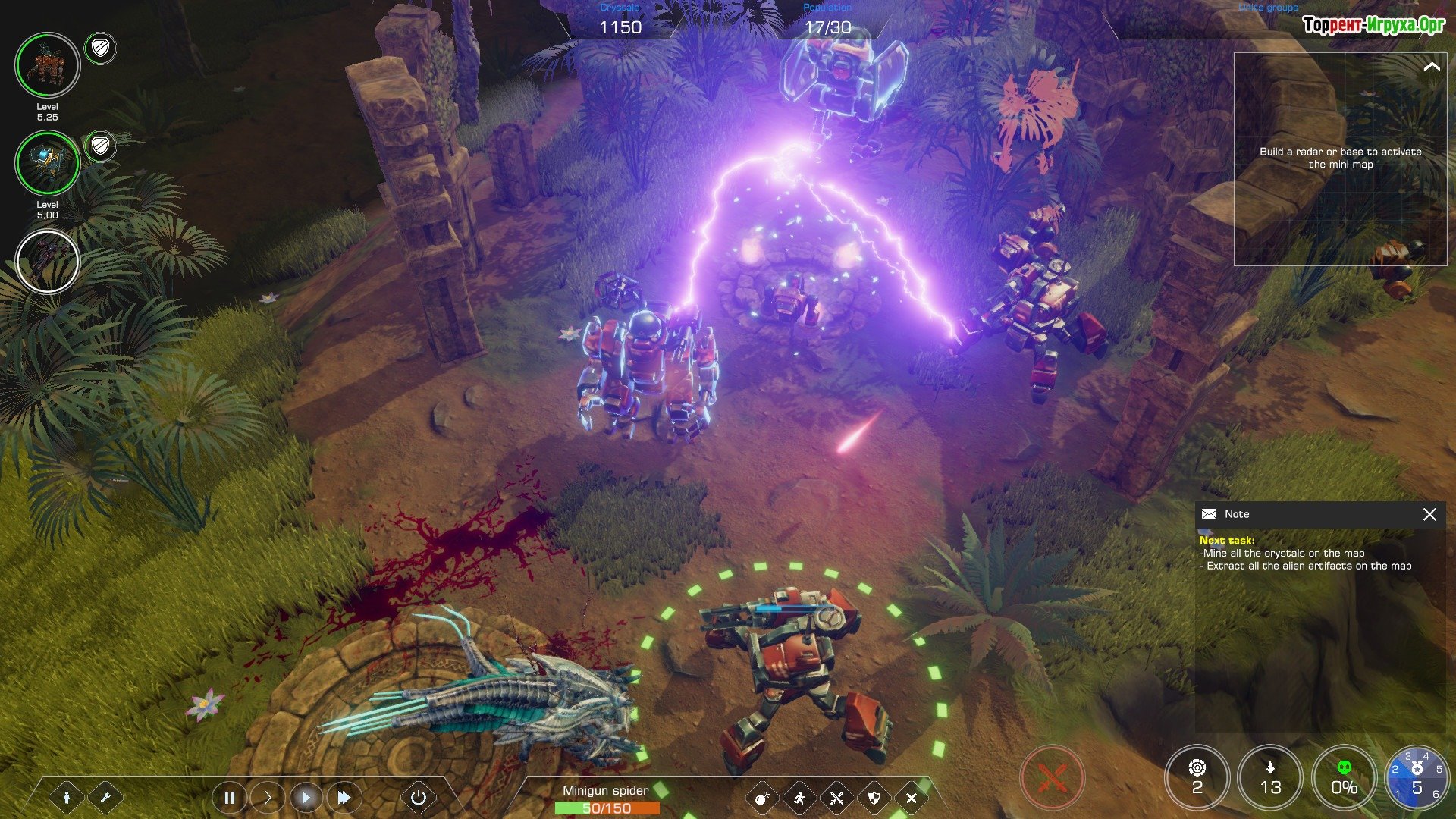Pause the game with the pause button
The image size is (1456, 819).
click(229, 798)
